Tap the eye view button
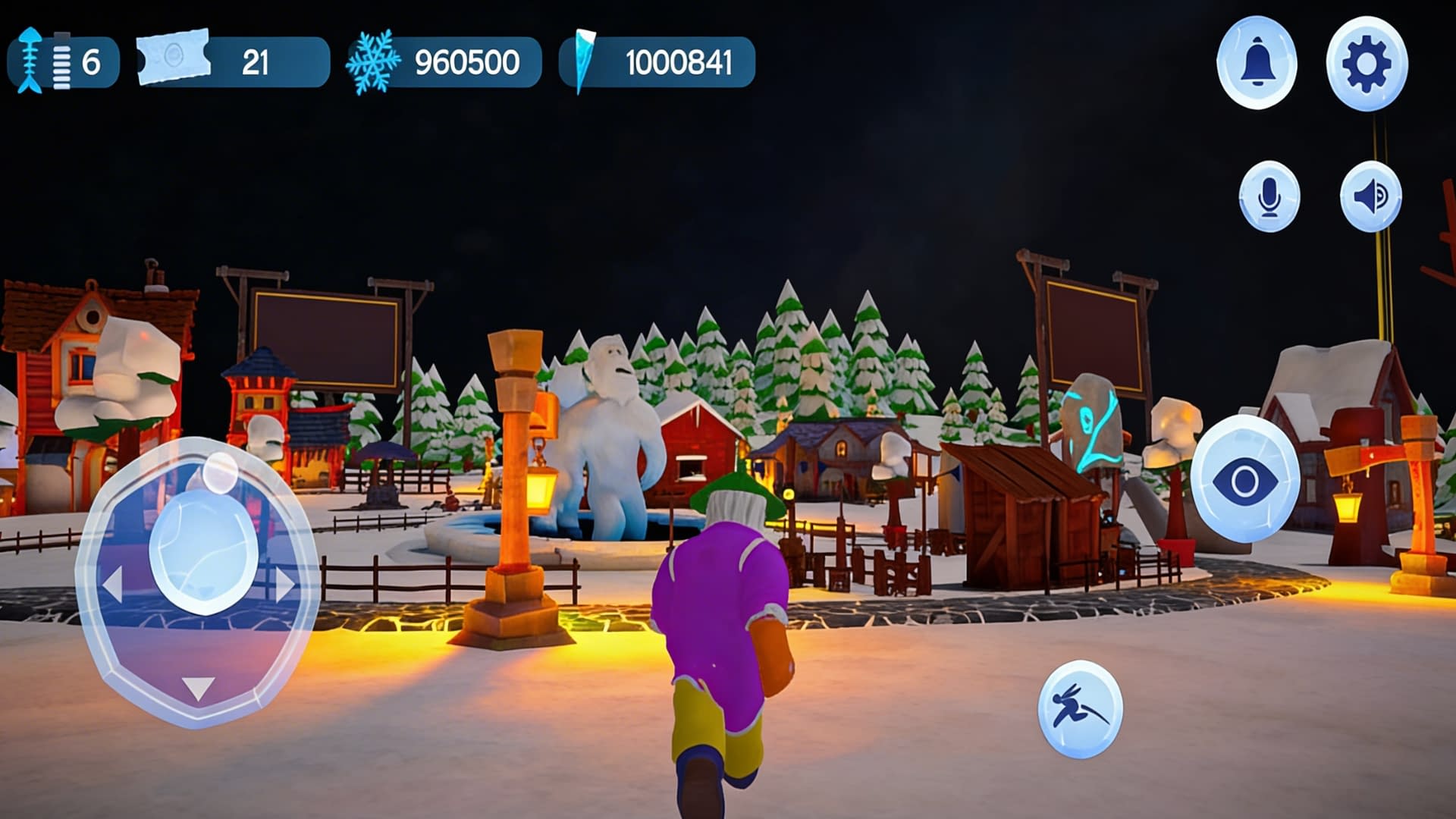Viewport: 1456px width, 819px height. click(x=1245, y=480)
